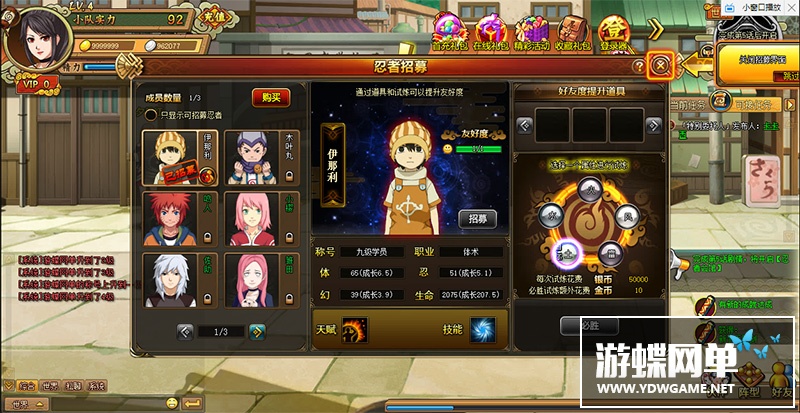Open the 天赋 talent icon

coord(354,329)
